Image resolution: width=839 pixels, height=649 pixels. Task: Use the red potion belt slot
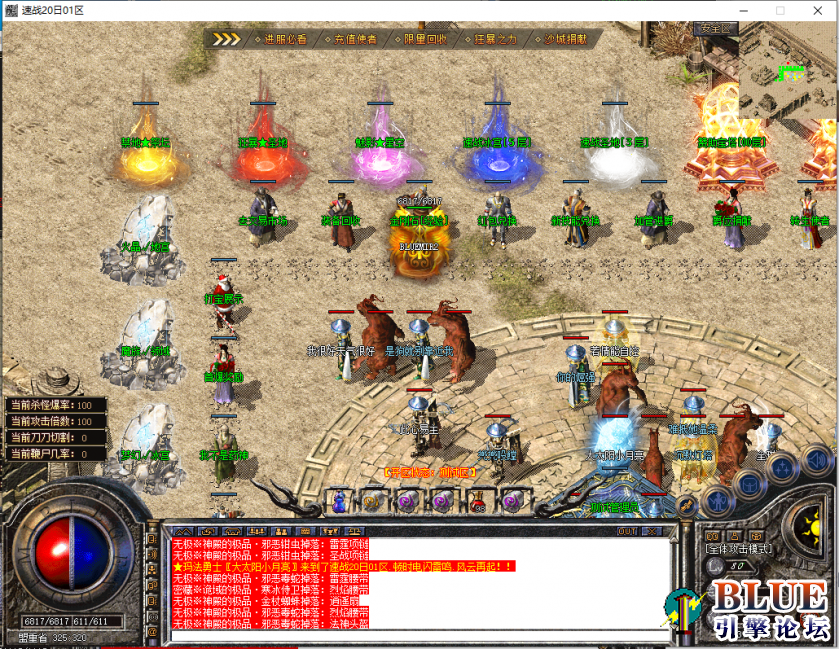click(477, 499)
